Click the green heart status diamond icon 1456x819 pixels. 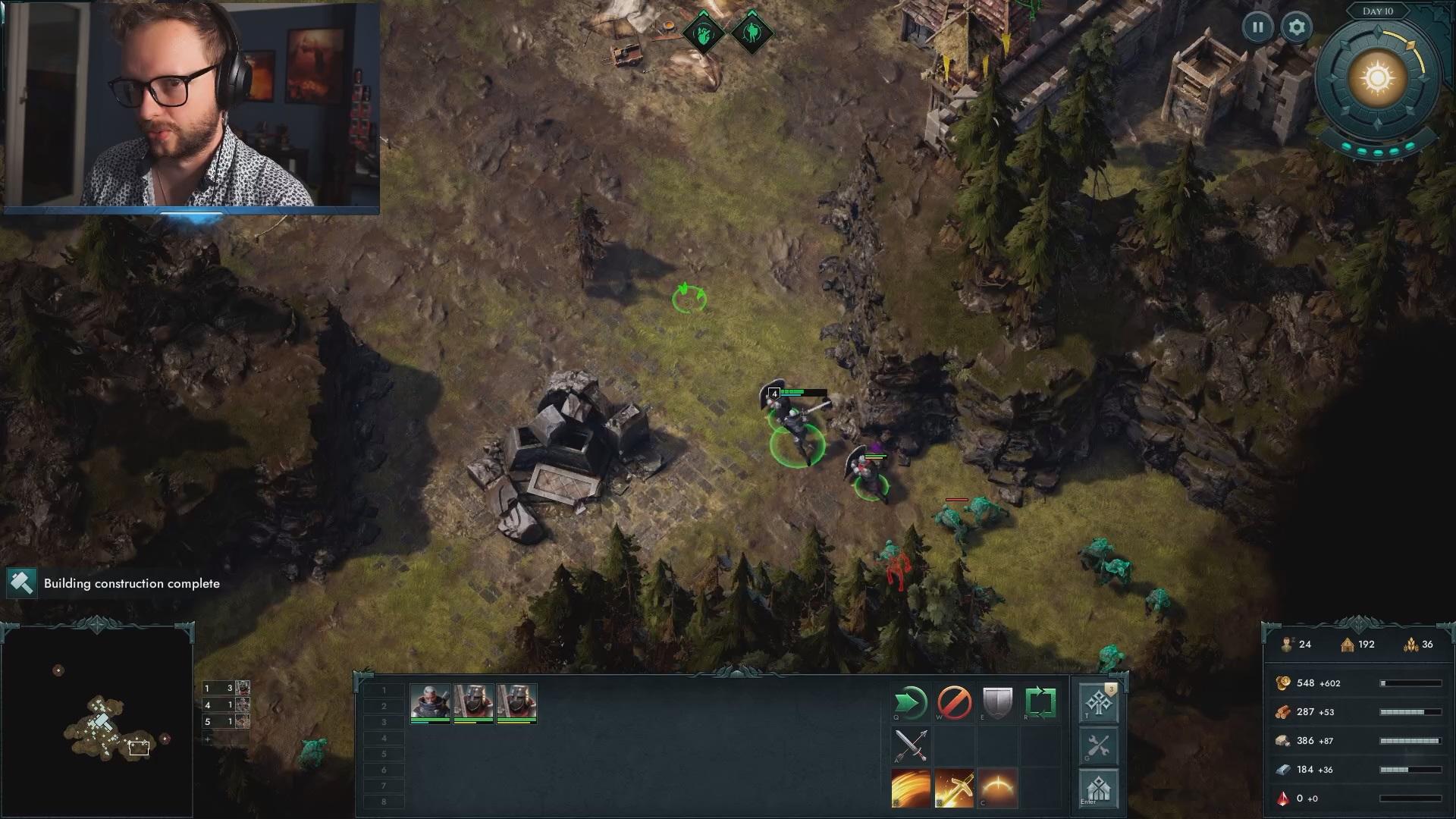click(703, 33)
